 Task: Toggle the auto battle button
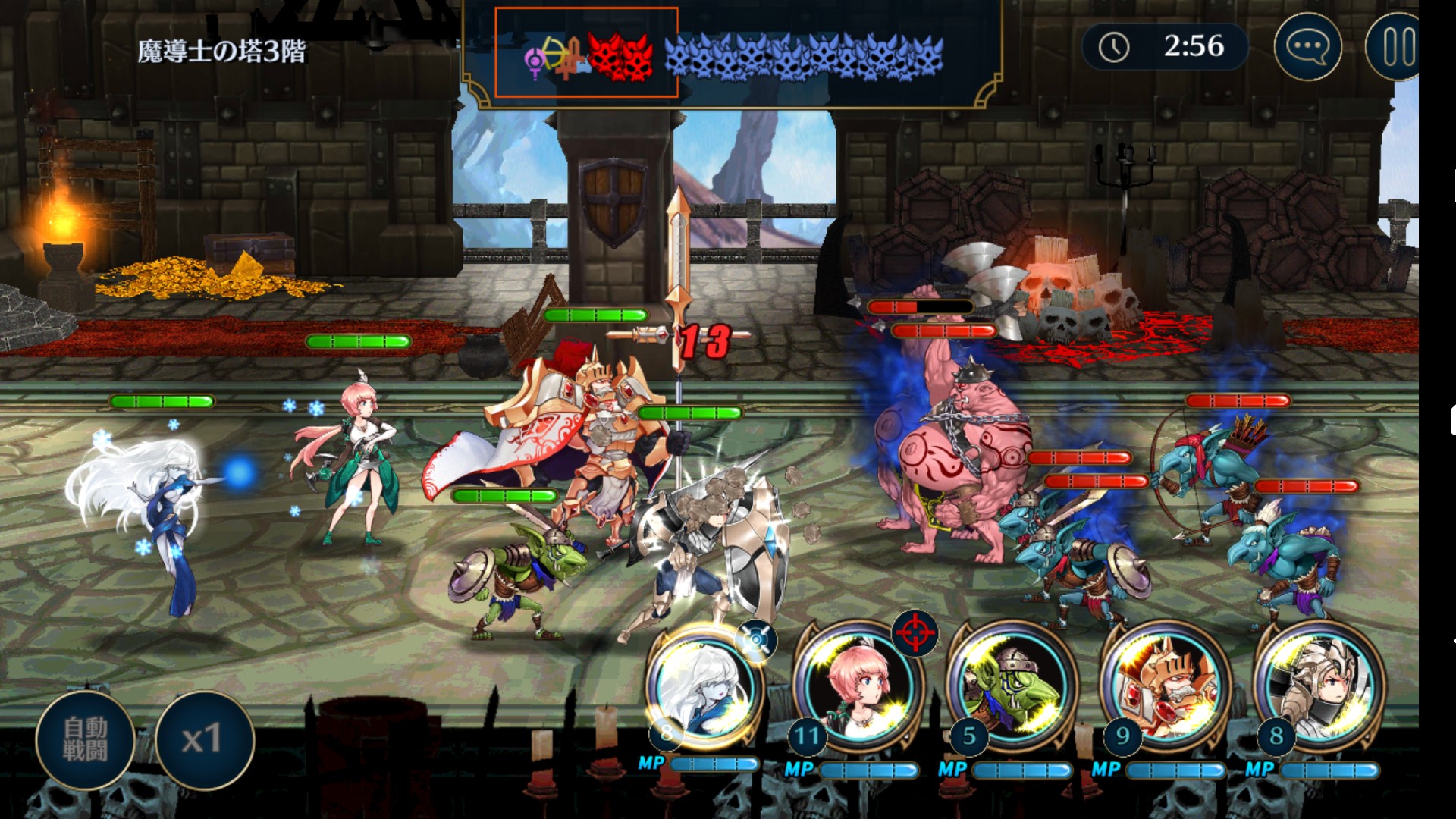click(x=85, y=739)
